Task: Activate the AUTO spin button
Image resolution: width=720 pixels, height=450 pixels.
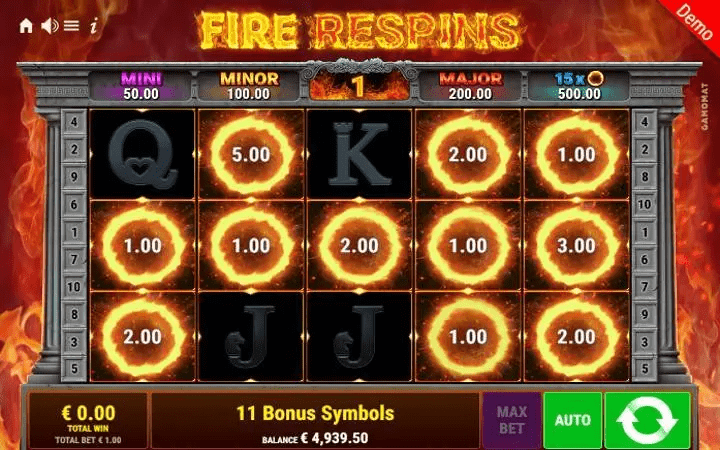Action: tap(572, 420)
